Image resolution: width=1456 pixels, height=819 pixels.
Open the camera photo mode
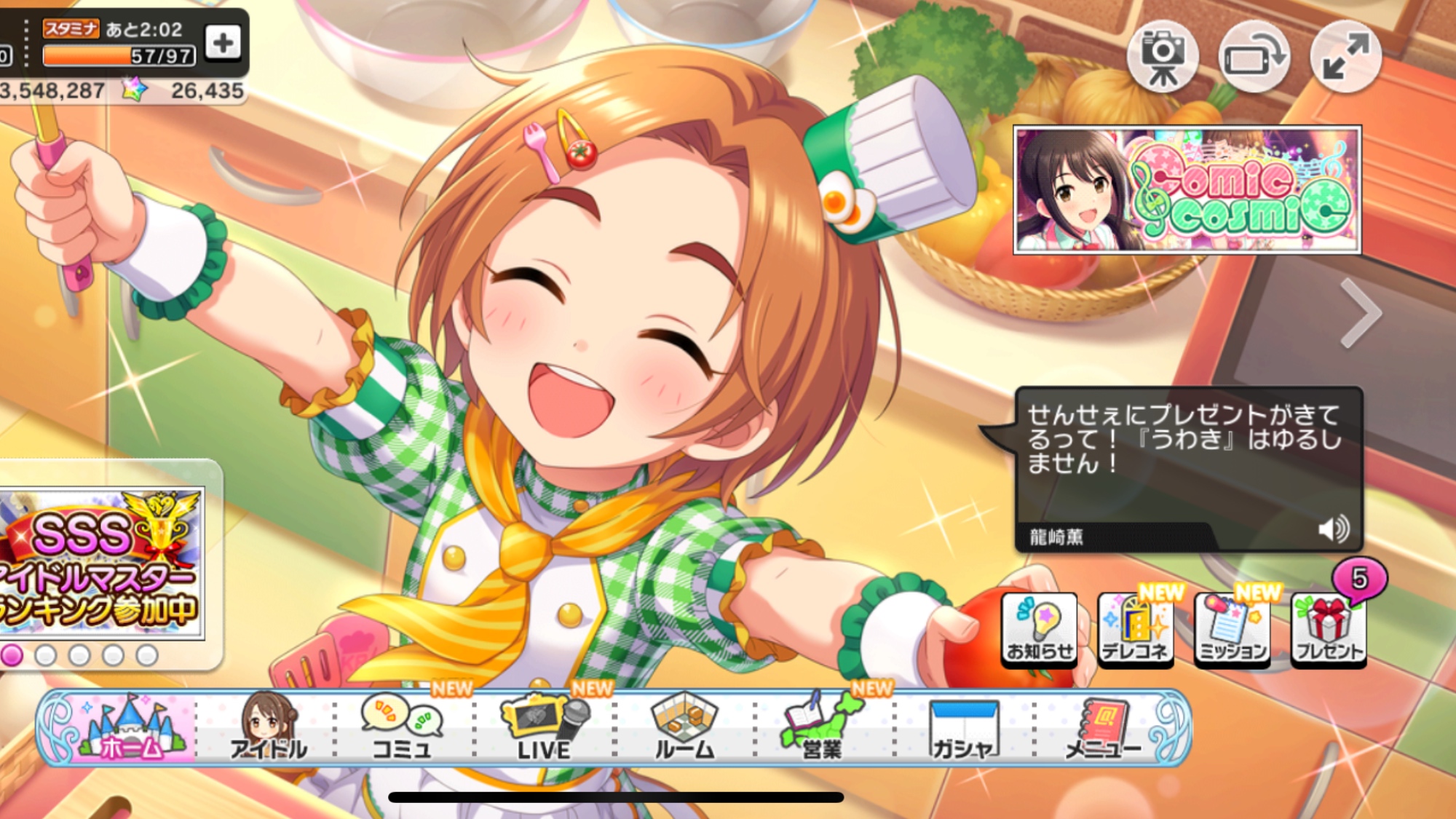[1162, 56]
